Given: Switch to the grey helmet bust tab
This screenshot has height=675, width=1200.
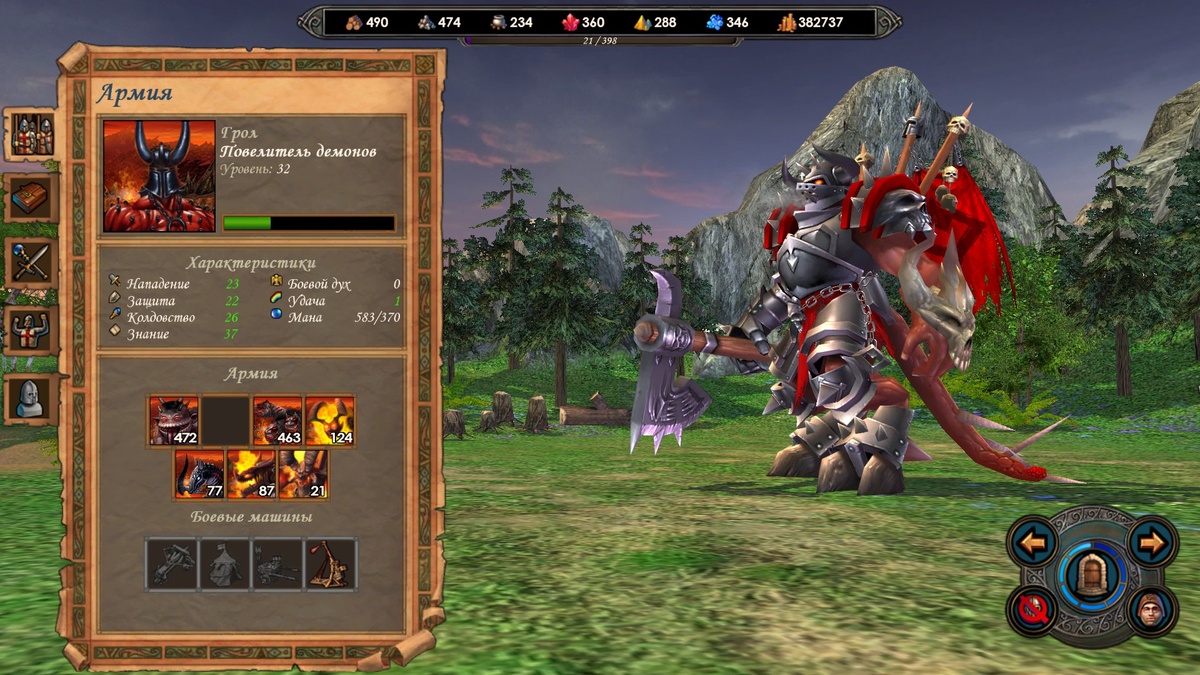Looking at the screenshot, I should [33, 398].
